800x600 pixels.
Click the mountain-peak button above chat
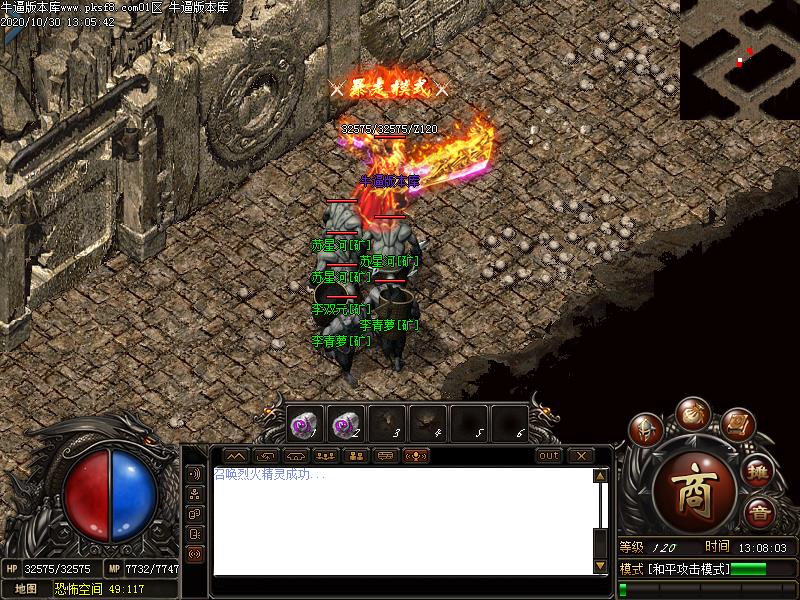pos(235,456)
